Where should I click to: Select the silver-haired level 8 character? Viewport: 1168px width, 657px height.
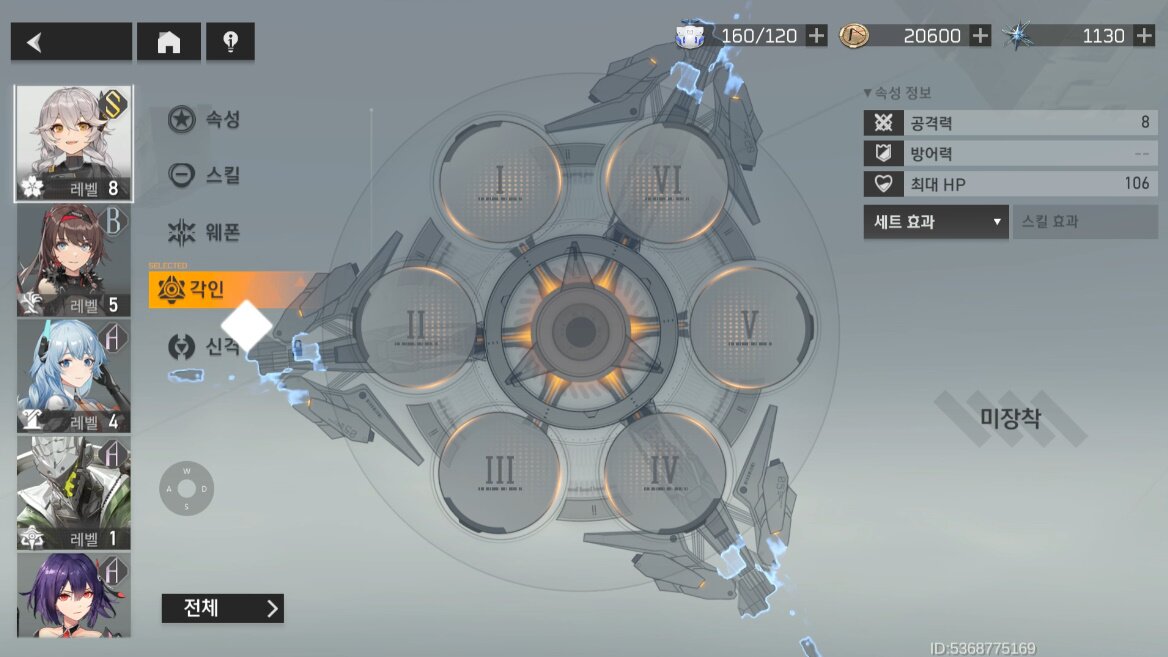click(73, 143)
